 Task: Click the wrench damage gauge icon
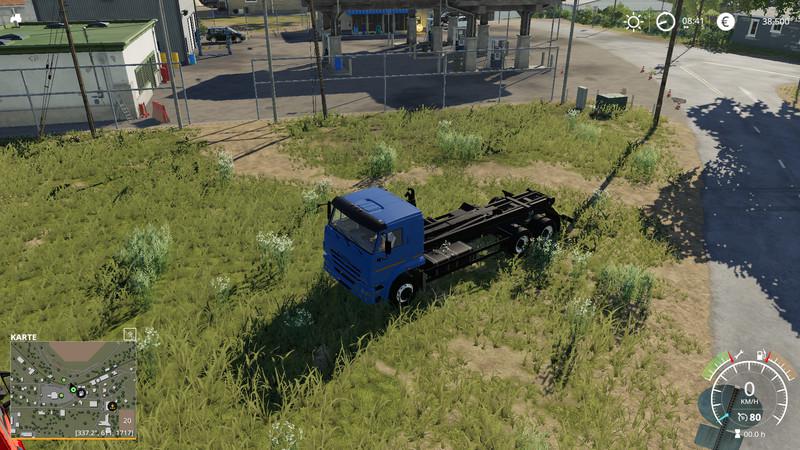(x=738, y=354)
